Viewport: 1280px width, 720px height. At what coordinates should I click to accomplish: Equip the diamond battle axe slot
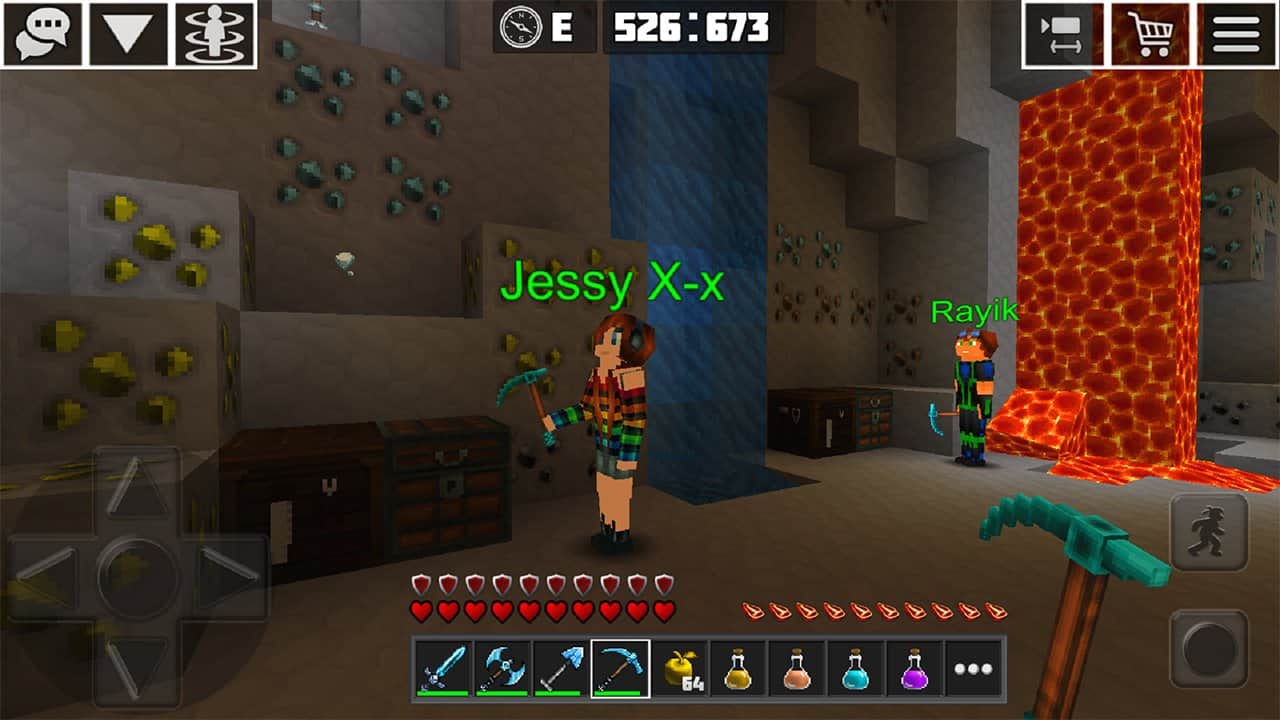click(502, 668)
